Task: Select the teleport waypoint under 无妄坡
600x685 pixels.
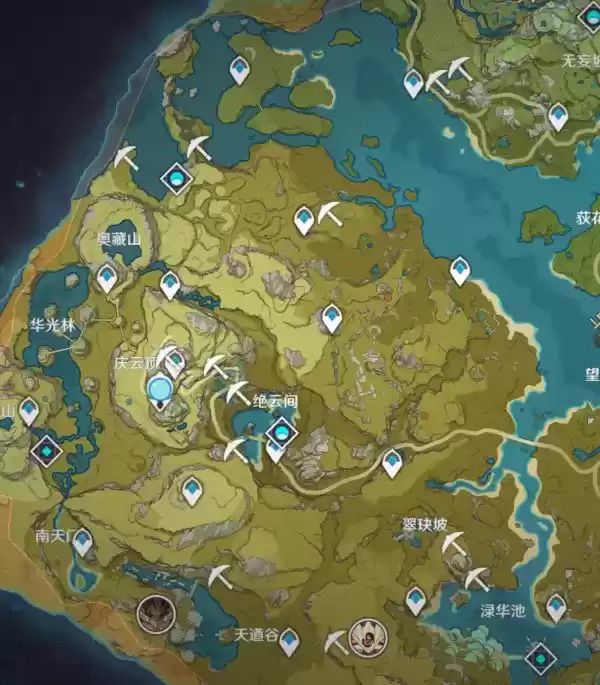Action: [558, 118]
